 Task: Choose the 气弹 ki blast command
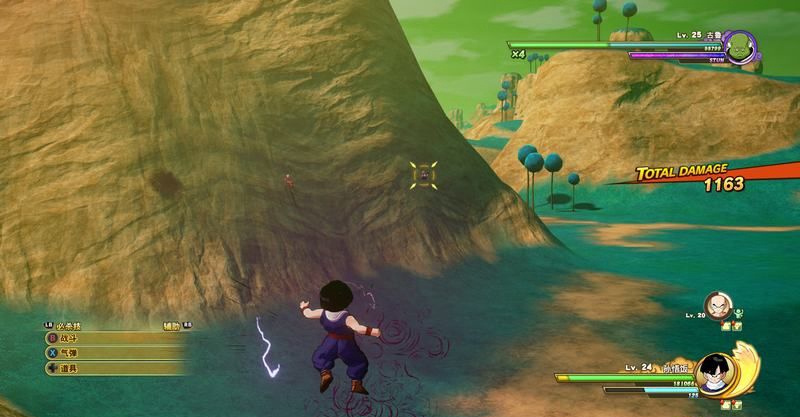click(68, 353)
